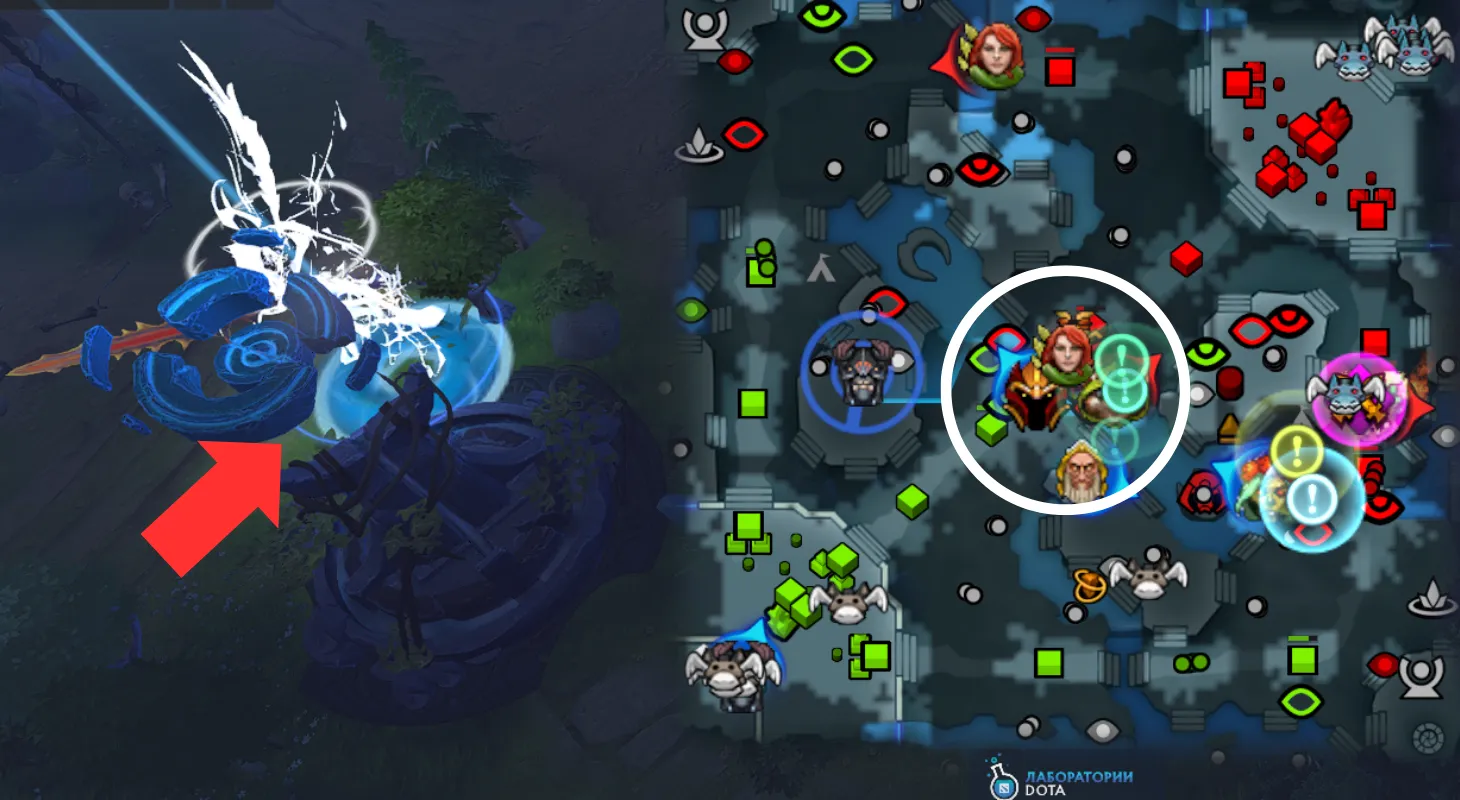Select the Windranger icon with the red arrow
This screenshot has width=1460, height=800.
(994, 57)
